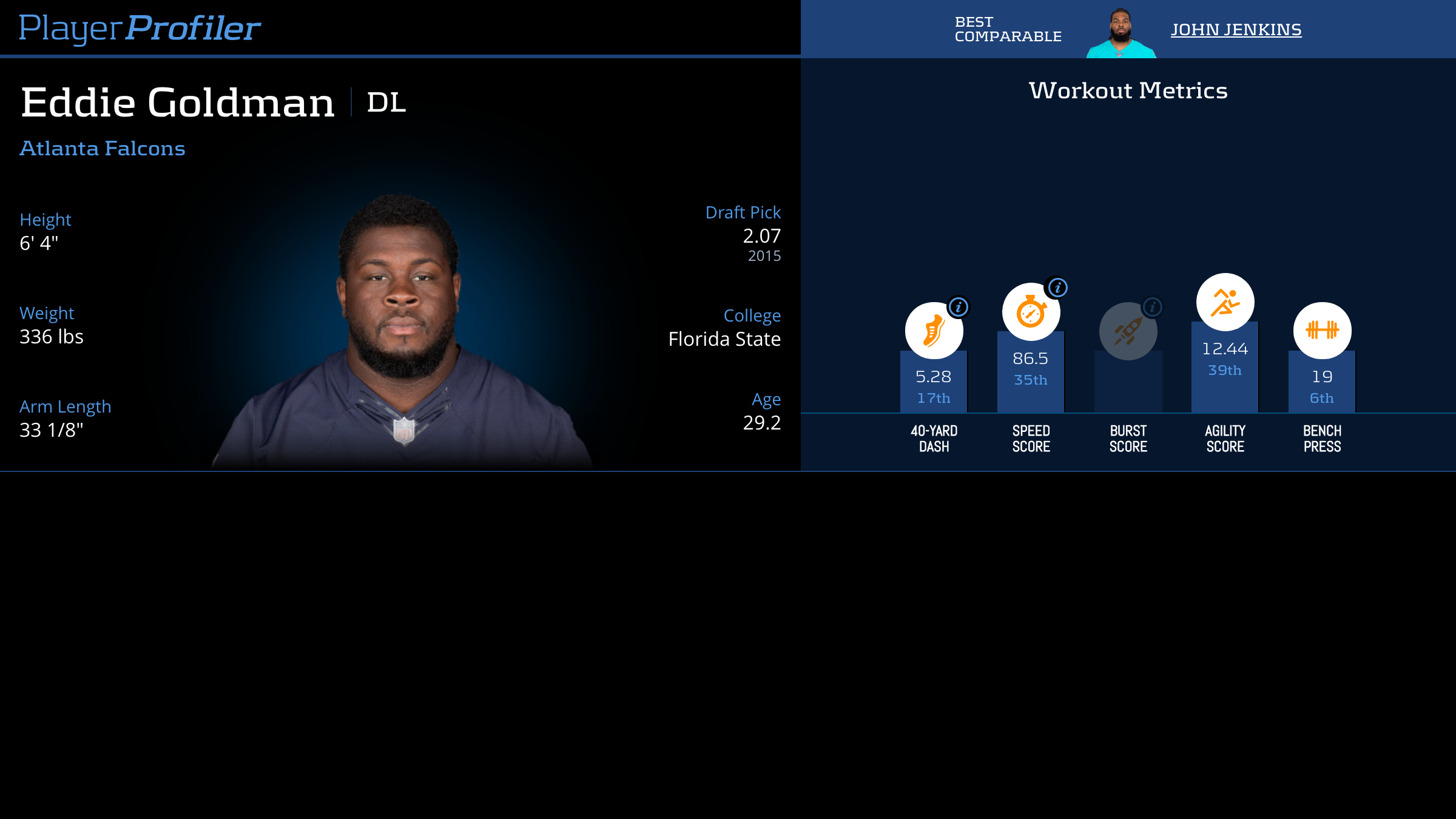Click the Burst Score rocket icon

[x=1128, y=331]
